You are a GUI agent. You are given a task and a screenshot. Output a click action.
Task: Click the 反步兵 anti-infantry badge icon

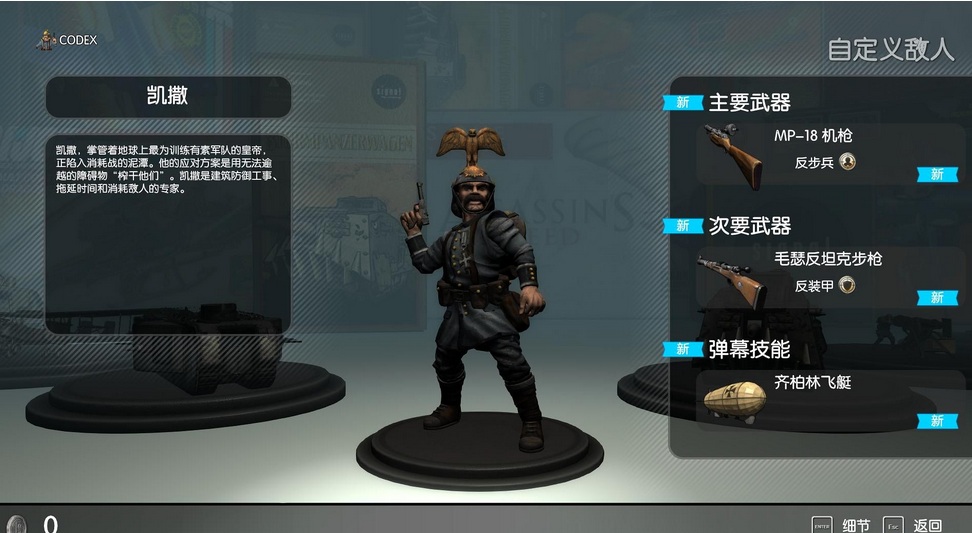coord(848,161)
